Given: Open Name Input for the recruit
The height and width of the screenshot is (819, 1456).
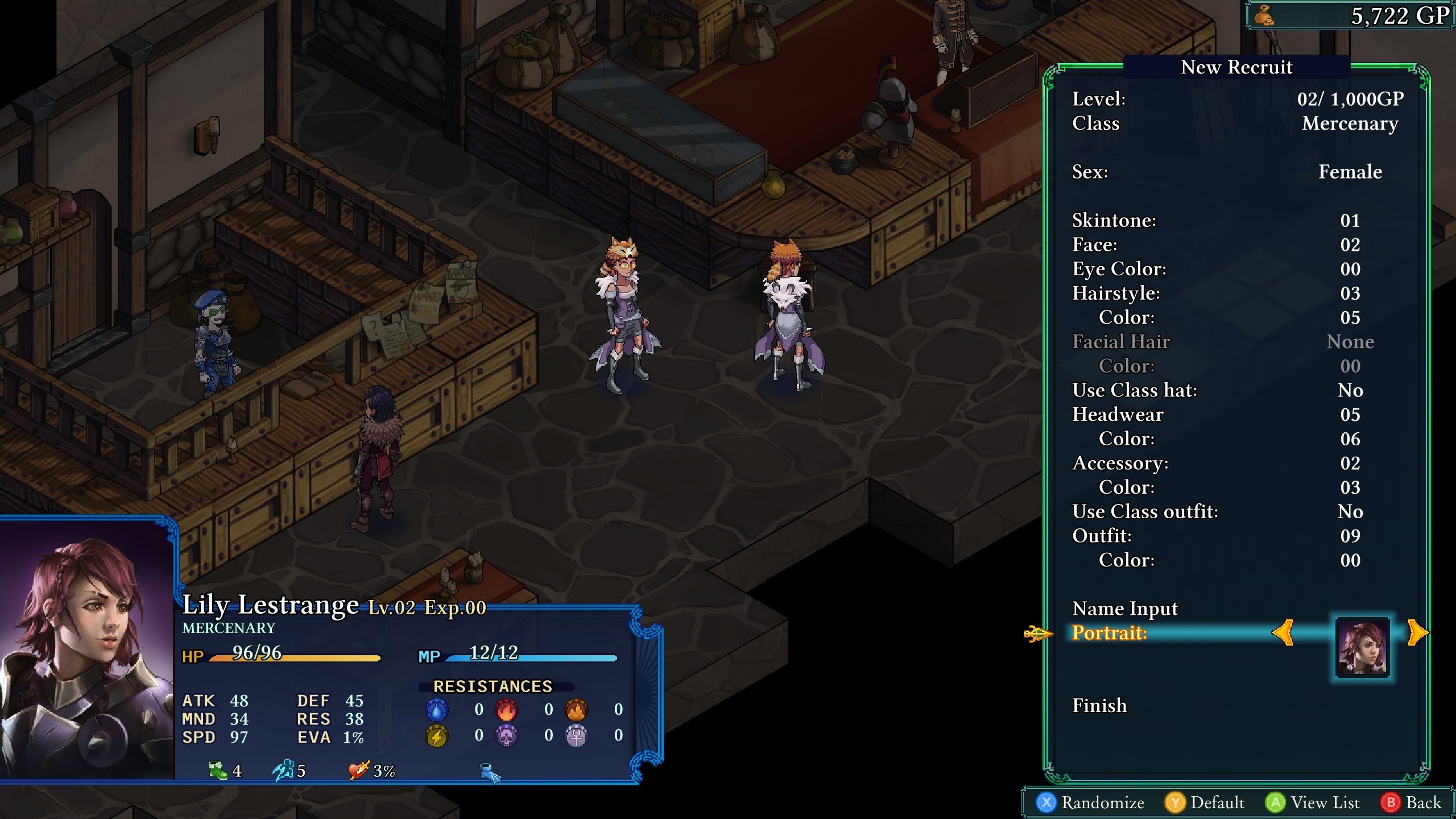Looking at the screenshot, I should [x=1124, y=609].
